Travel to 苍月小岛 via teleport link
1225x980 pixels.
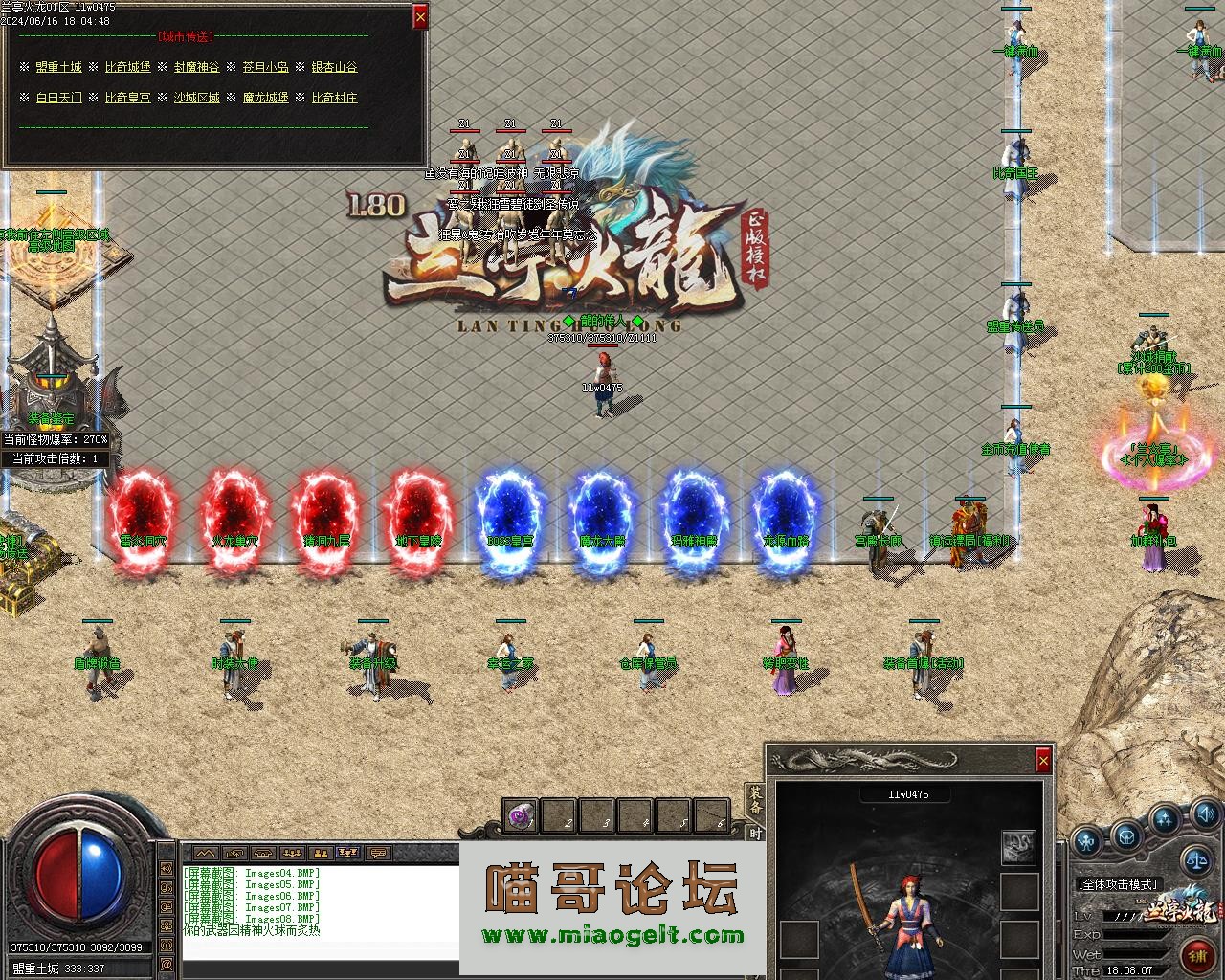coord(265,67)
